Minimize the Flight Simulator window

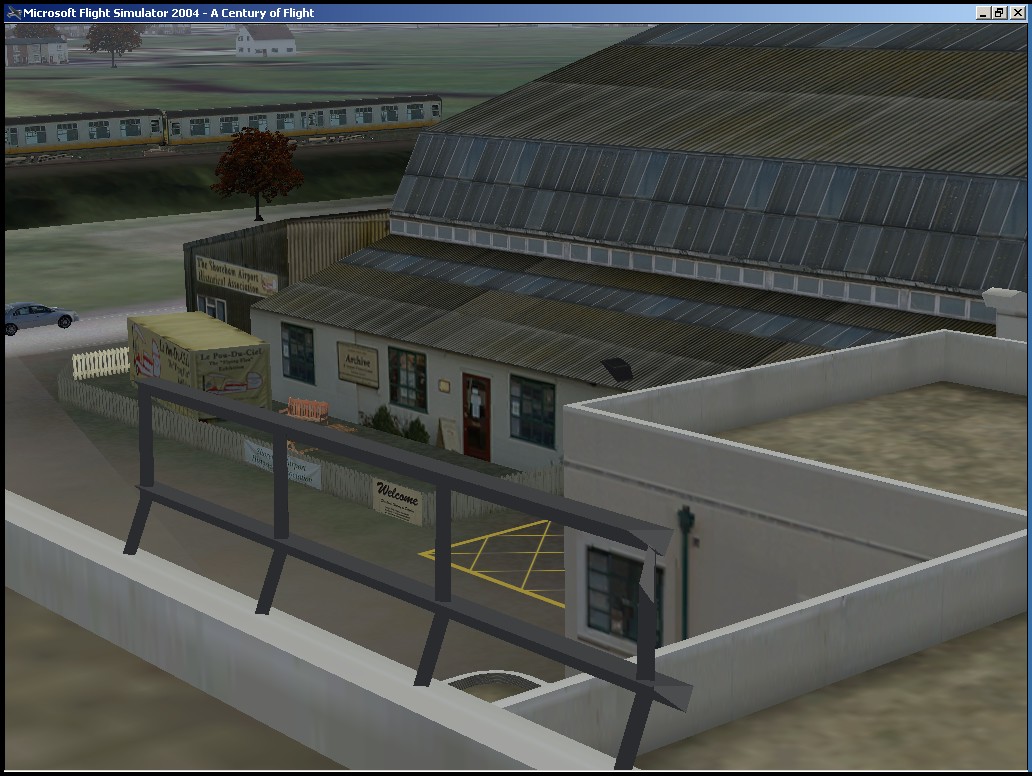pyautogui.click(x=984, y=13)
